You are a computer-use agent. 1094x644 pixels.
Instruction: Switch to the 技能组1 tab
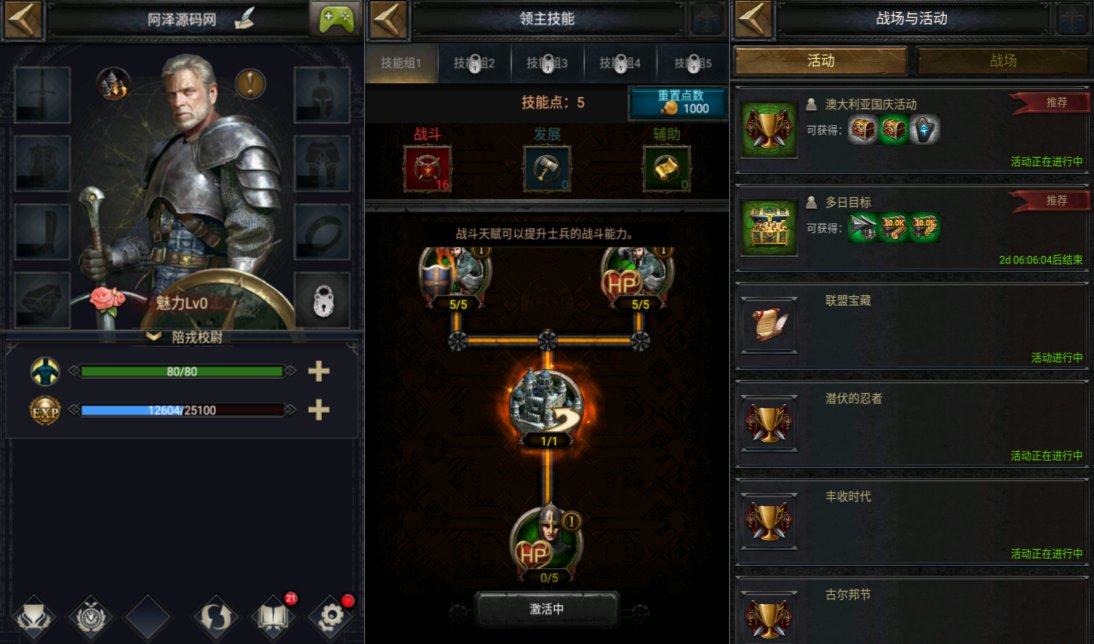(402, 64)
